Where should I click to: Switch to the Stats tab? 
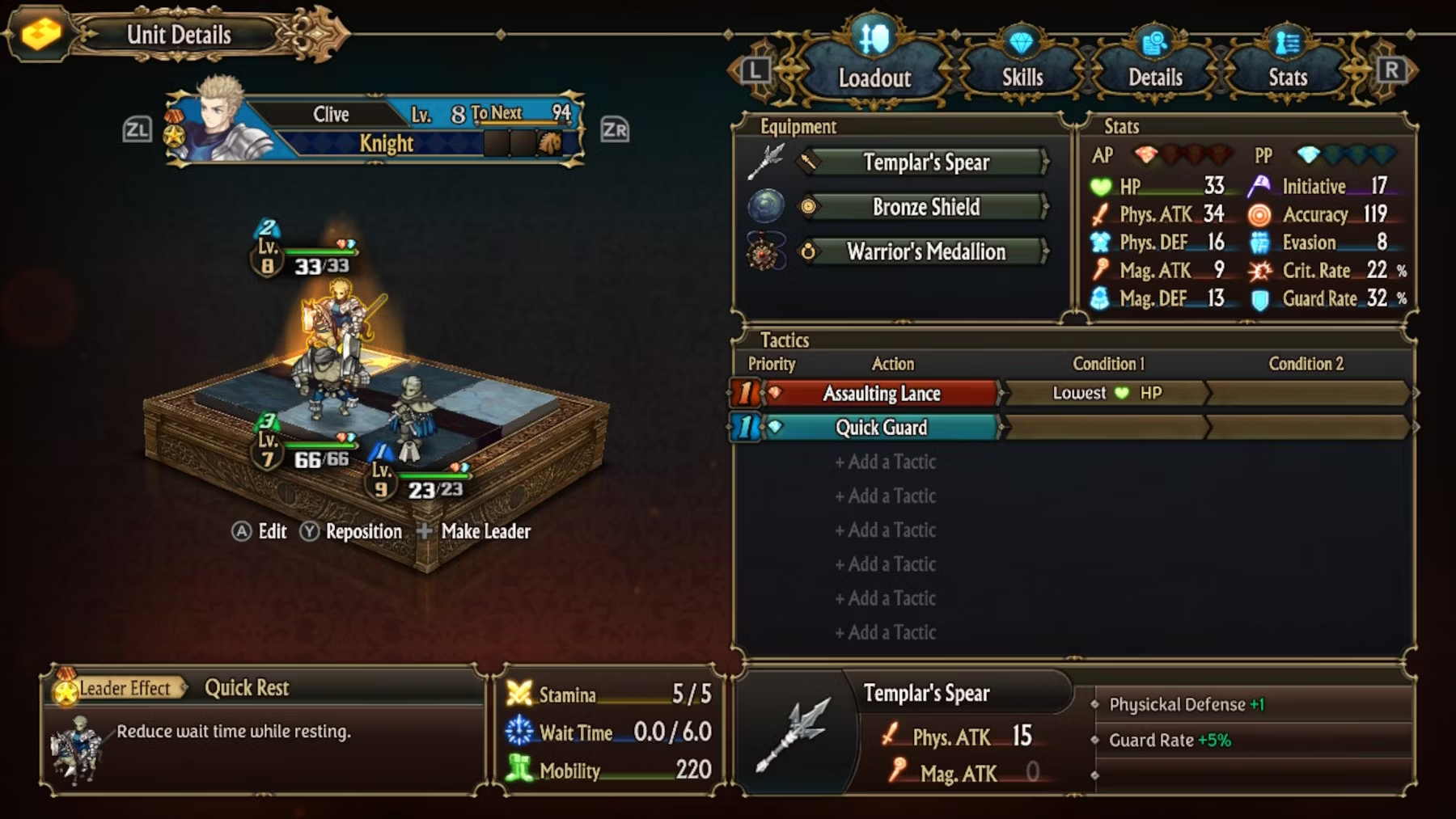click(x=1287, y=77)
